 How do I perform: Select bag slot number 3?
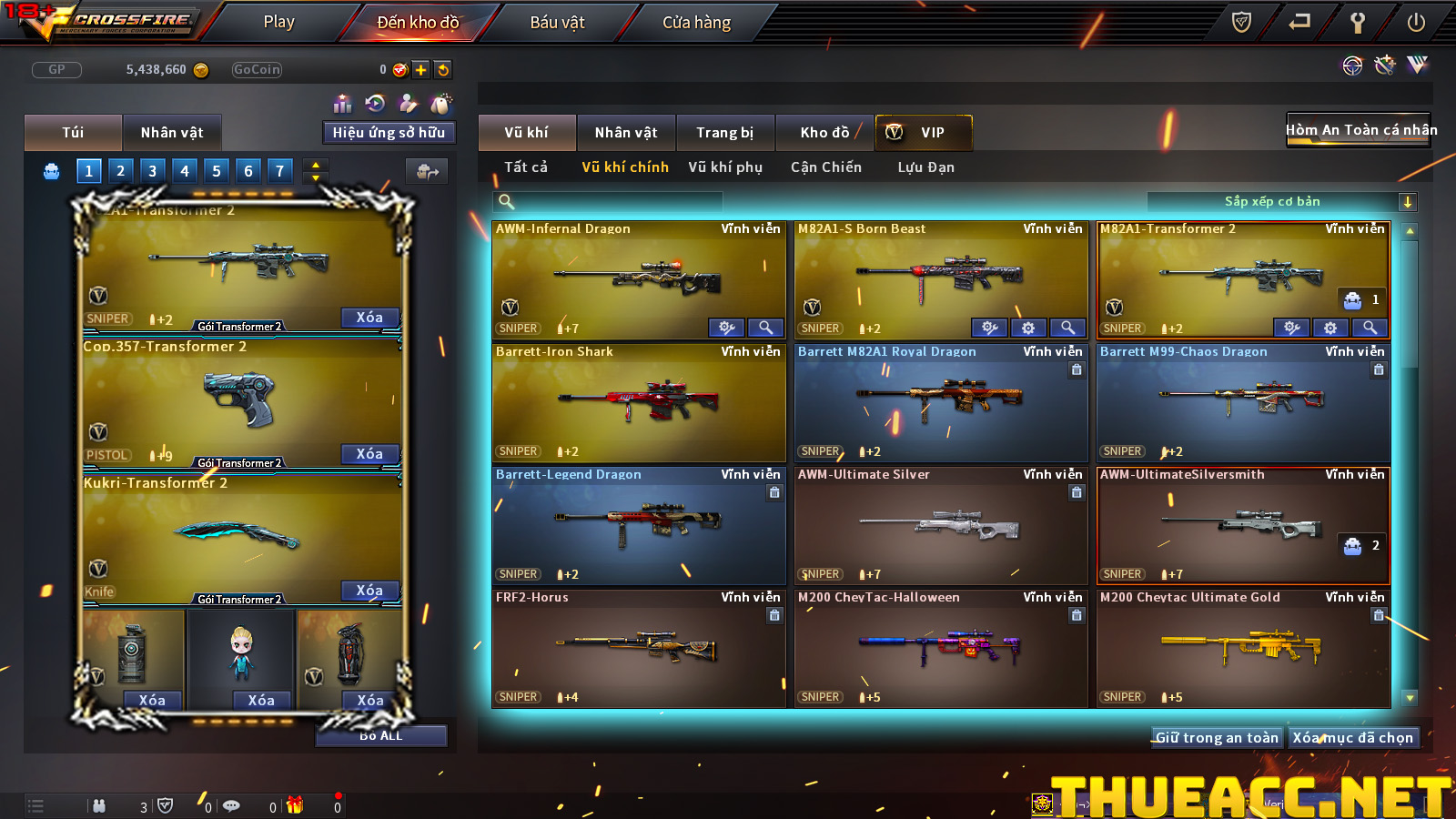pos(152,170)
